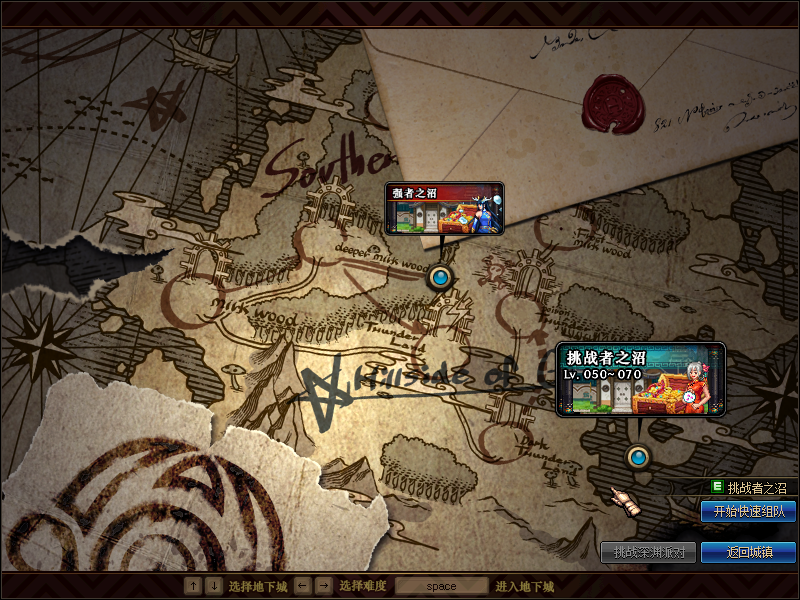This screenshot has width=800, height=600.
Task: Choose the 挑战者之沼 Lv. 050~070 dungeon card
Action: pos(640,380)
